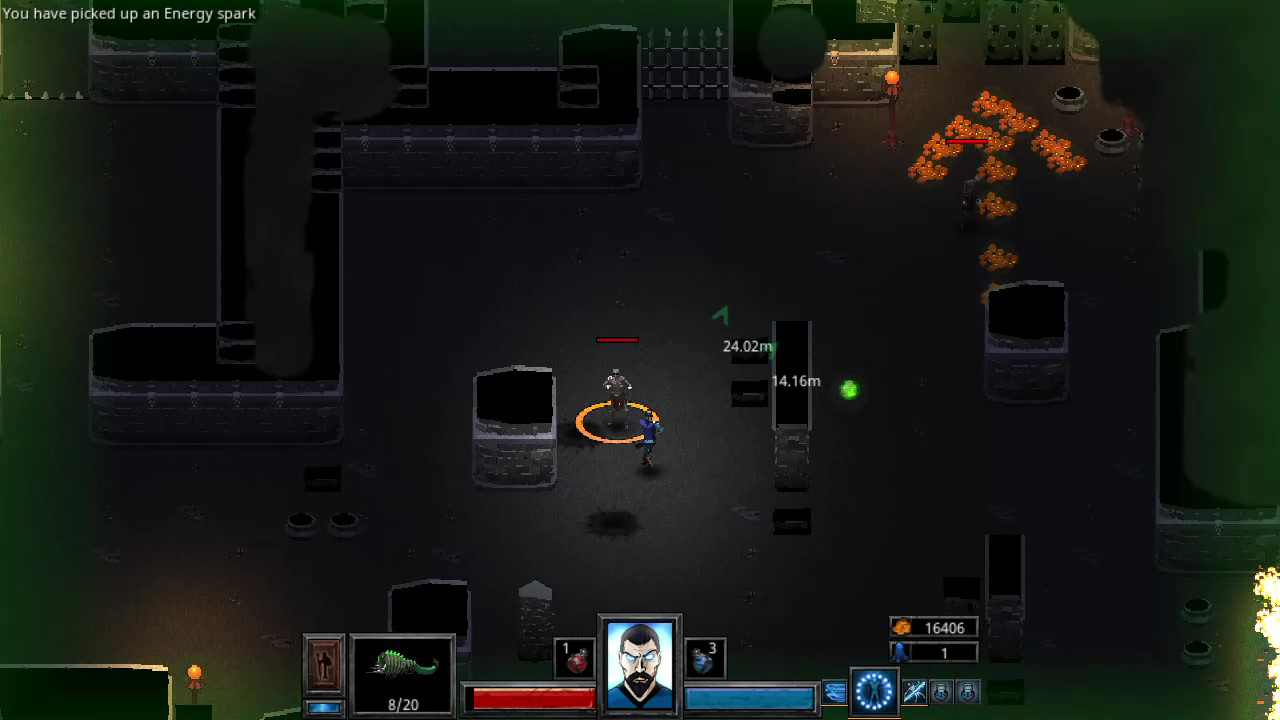Viewport: 1280px width, 720px height.
Task: Select the dash skill icon on the skill bar
Action: coord(835,691)
